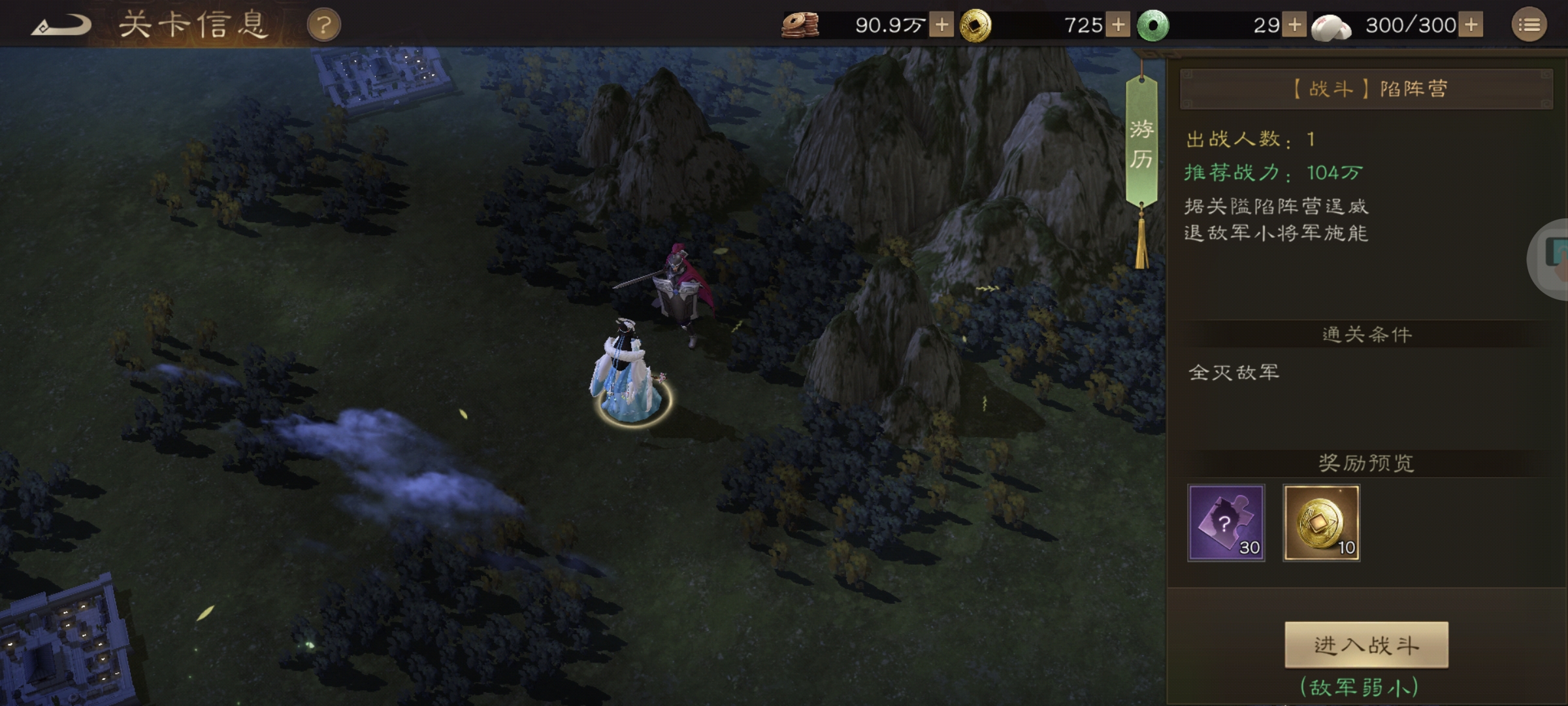This screenshot has height=706, width=1568.
Task: Add more copper coins with plus button
Action: pyautogui.click(x=941, y=25)
